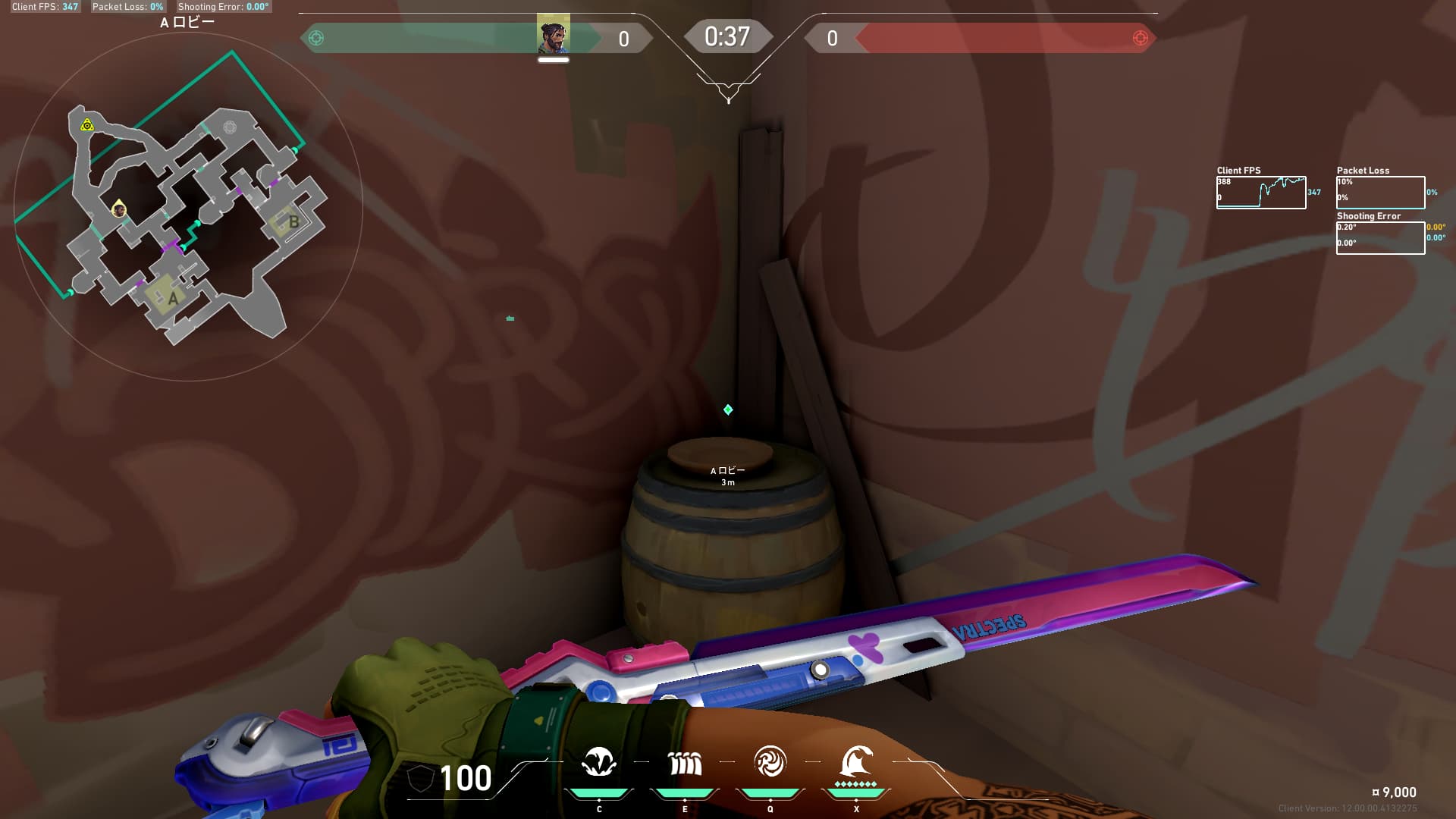Click the Client FPS graph
The image size is (1456, 819).
pyautogui.click(x=1261, y=193)
